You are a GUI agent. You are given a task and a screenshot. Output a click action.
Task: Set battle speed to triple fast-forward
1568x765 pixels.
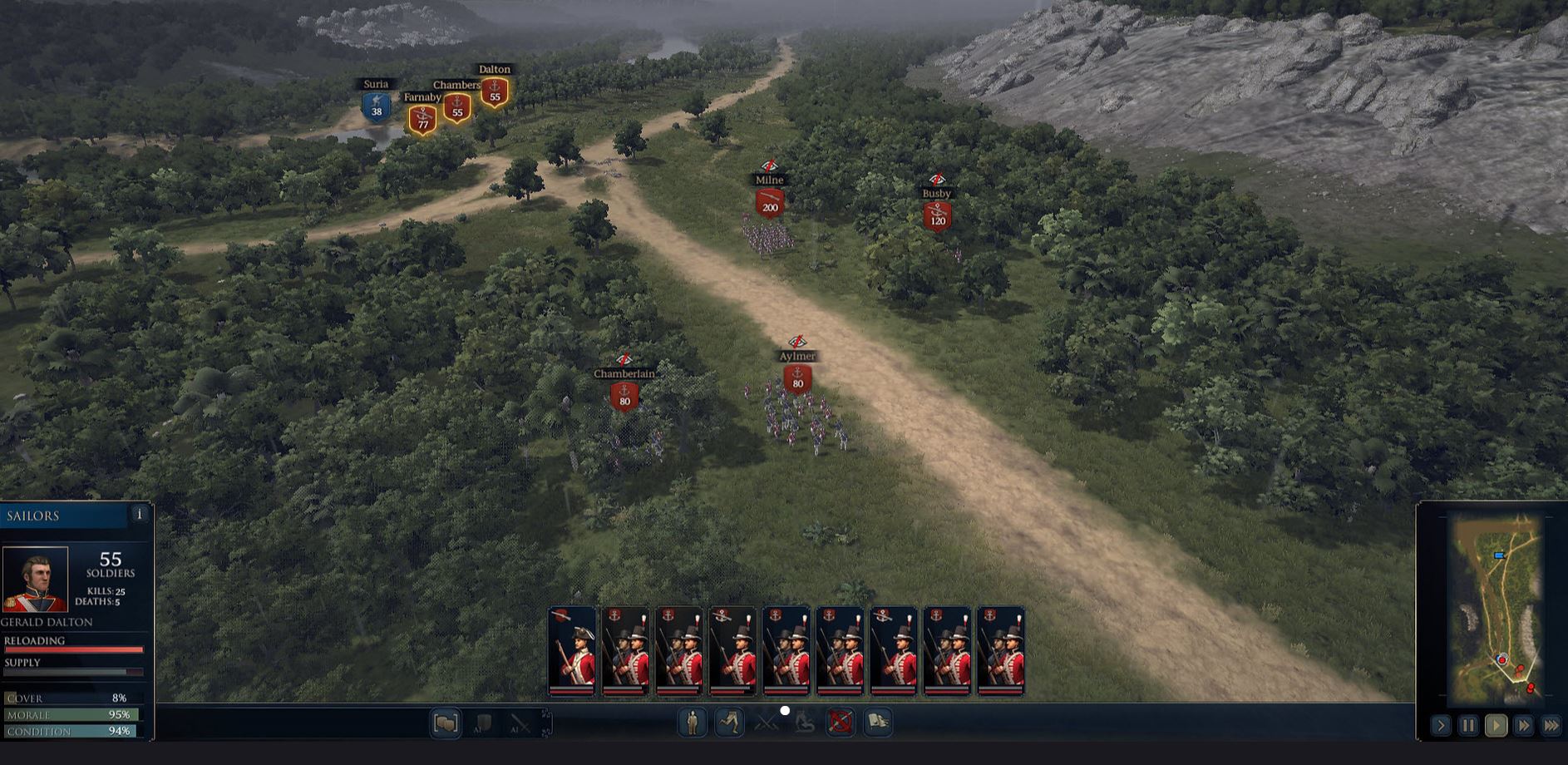[x=1551, y=726]
